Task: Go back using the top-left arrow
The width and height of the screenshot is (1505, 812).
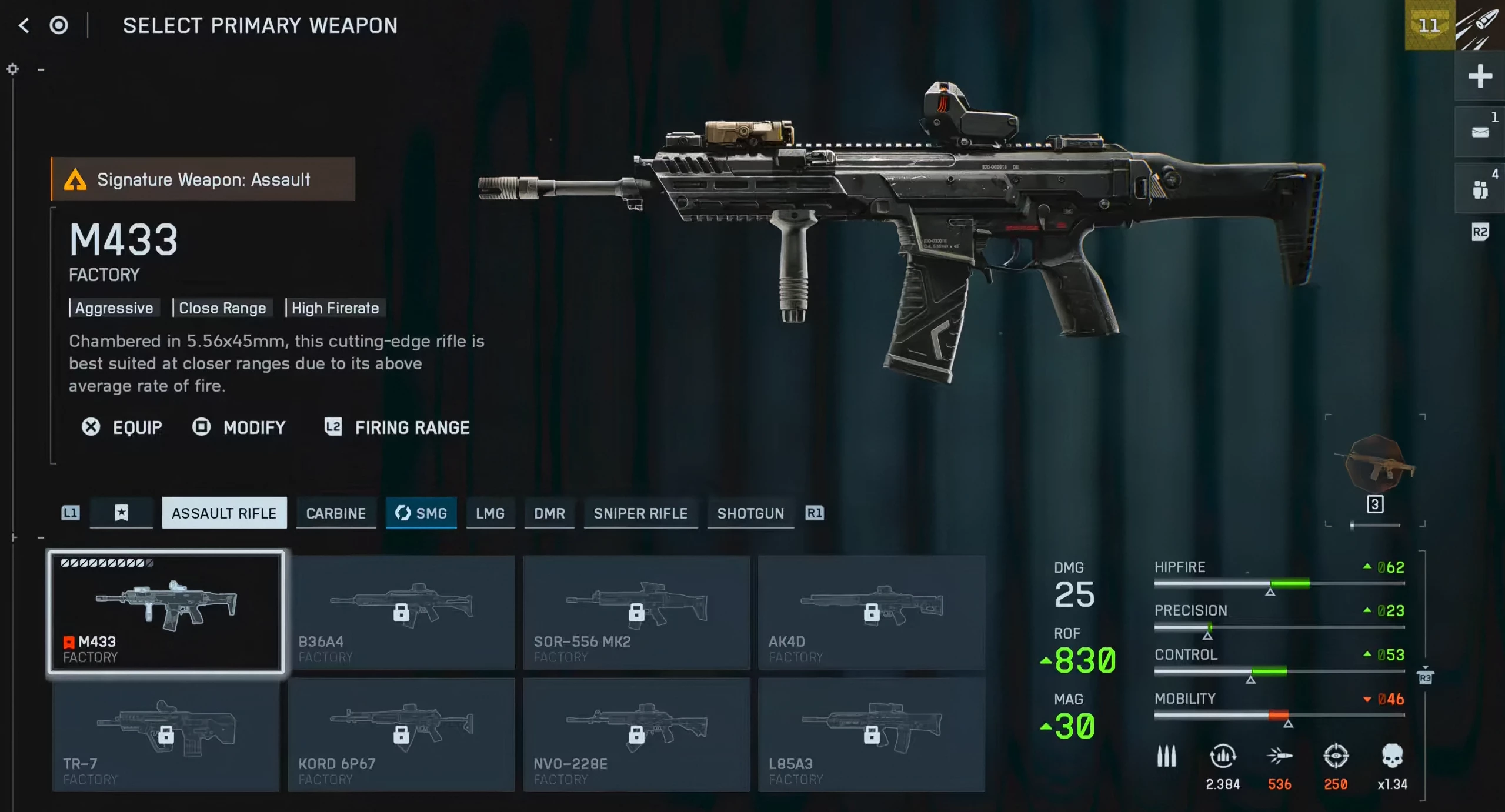Action: (24, 25)
